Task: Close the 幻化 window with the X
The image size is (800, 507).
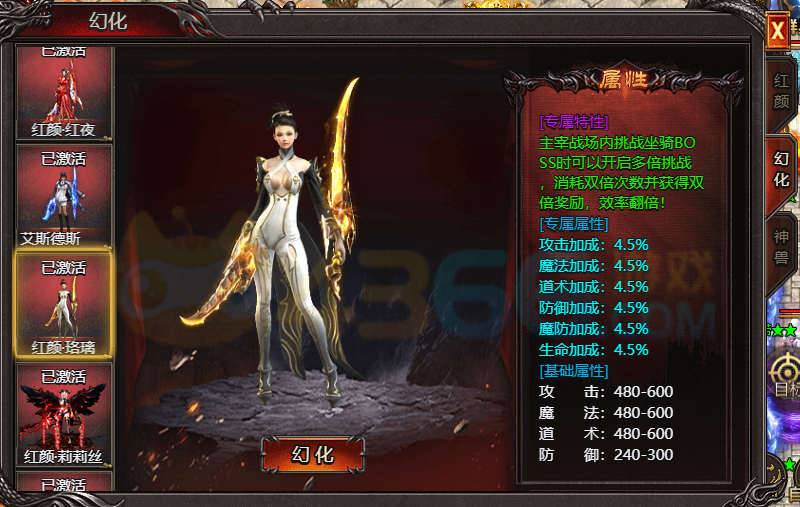Action: 777,31
